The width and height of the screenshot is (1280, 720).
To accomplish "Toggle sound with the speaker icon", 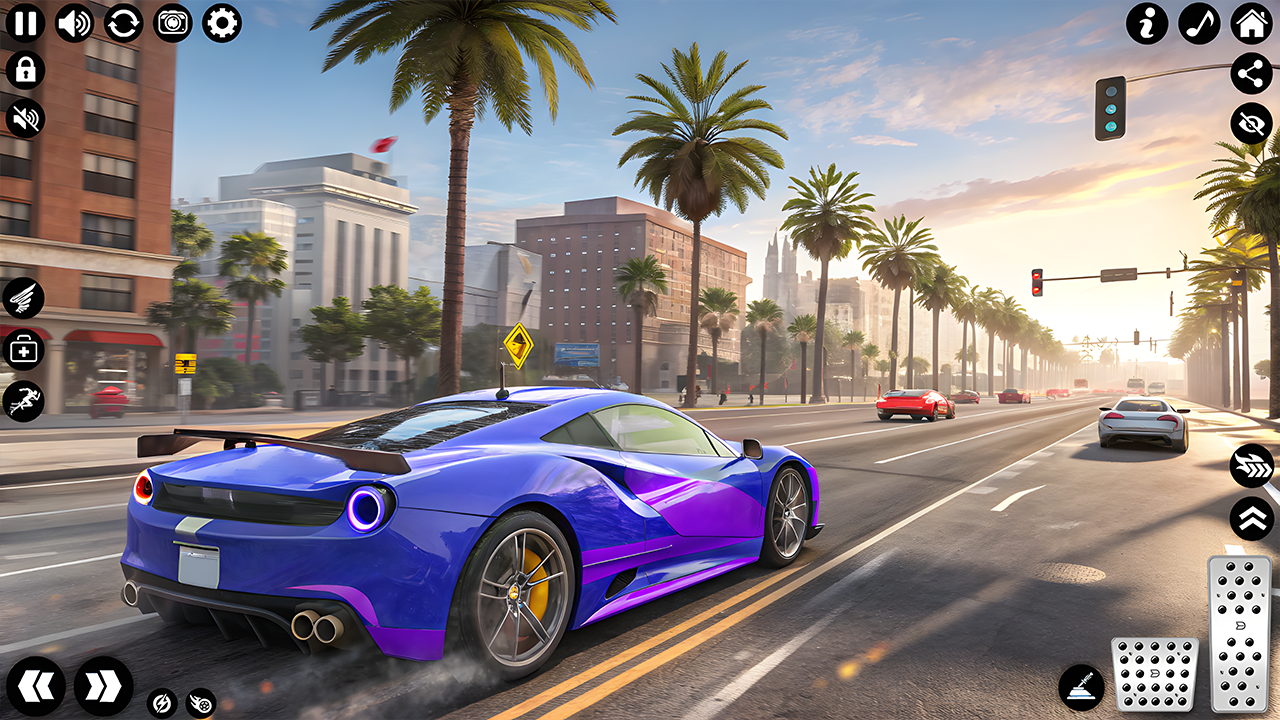I will 74,22.
